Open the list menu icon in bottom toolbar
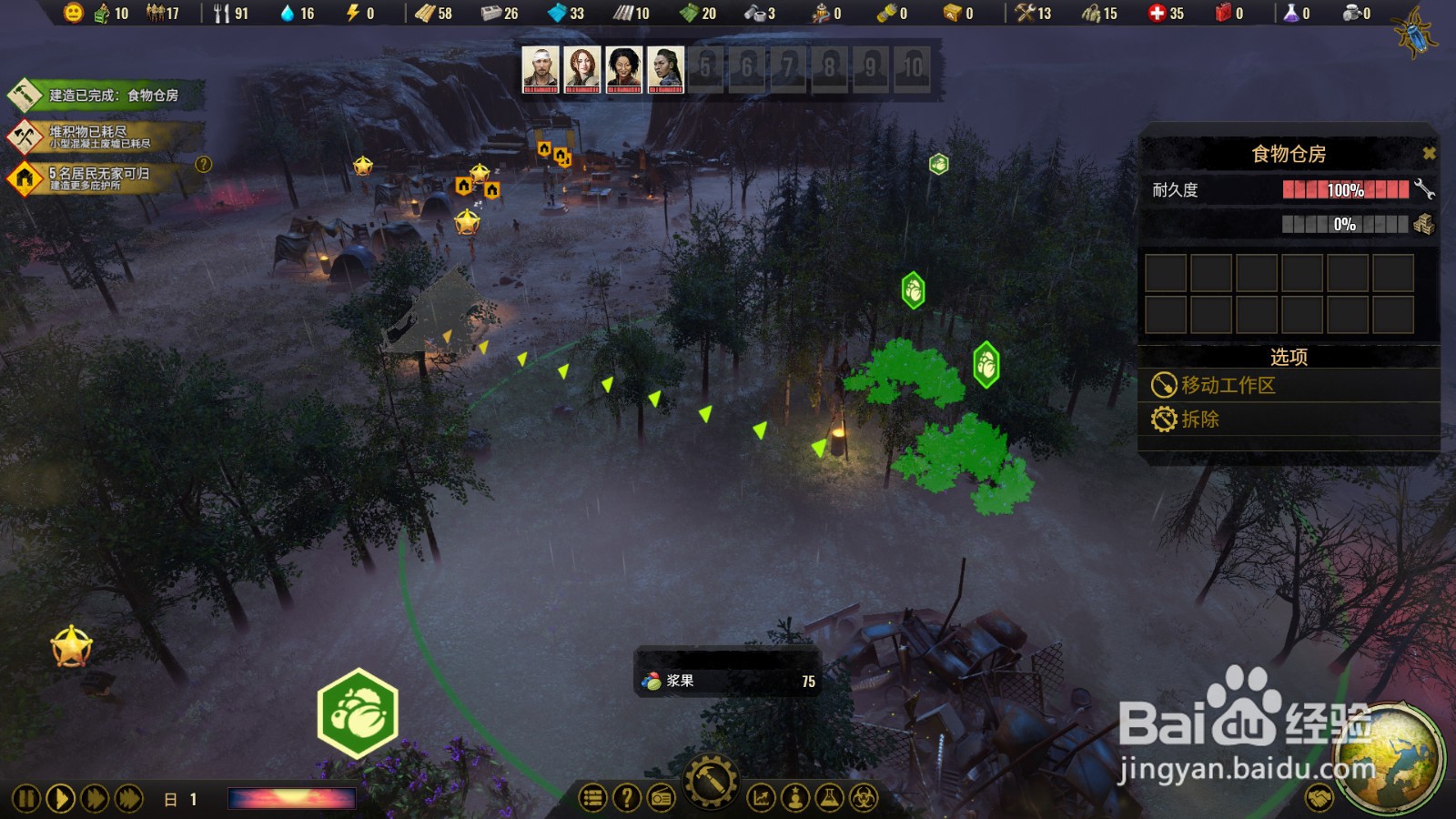Viewport: 1456px width, 819px height. coord(592,799)
